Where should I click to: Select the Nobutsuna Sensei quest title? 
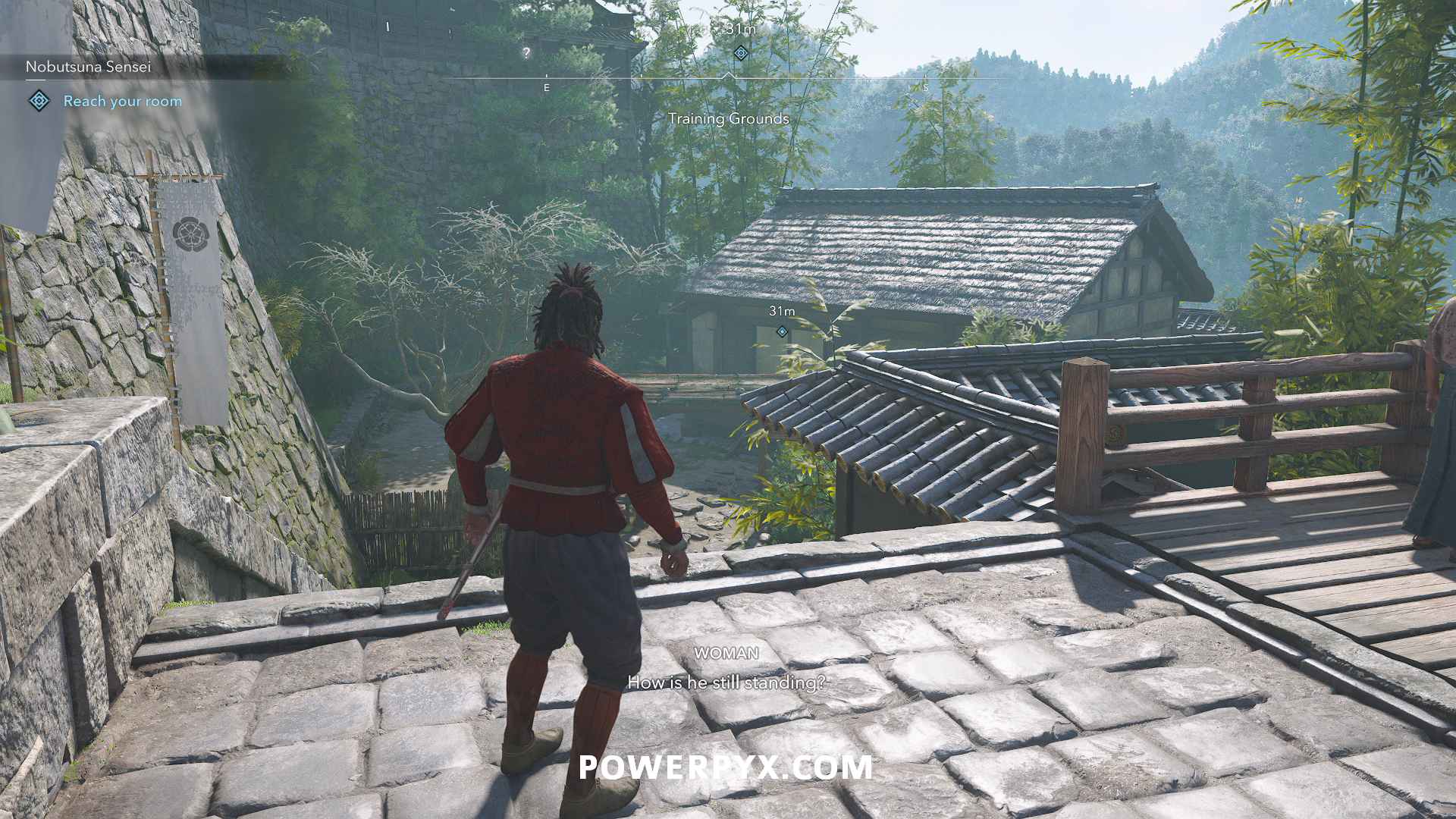[x=88, y=67]
